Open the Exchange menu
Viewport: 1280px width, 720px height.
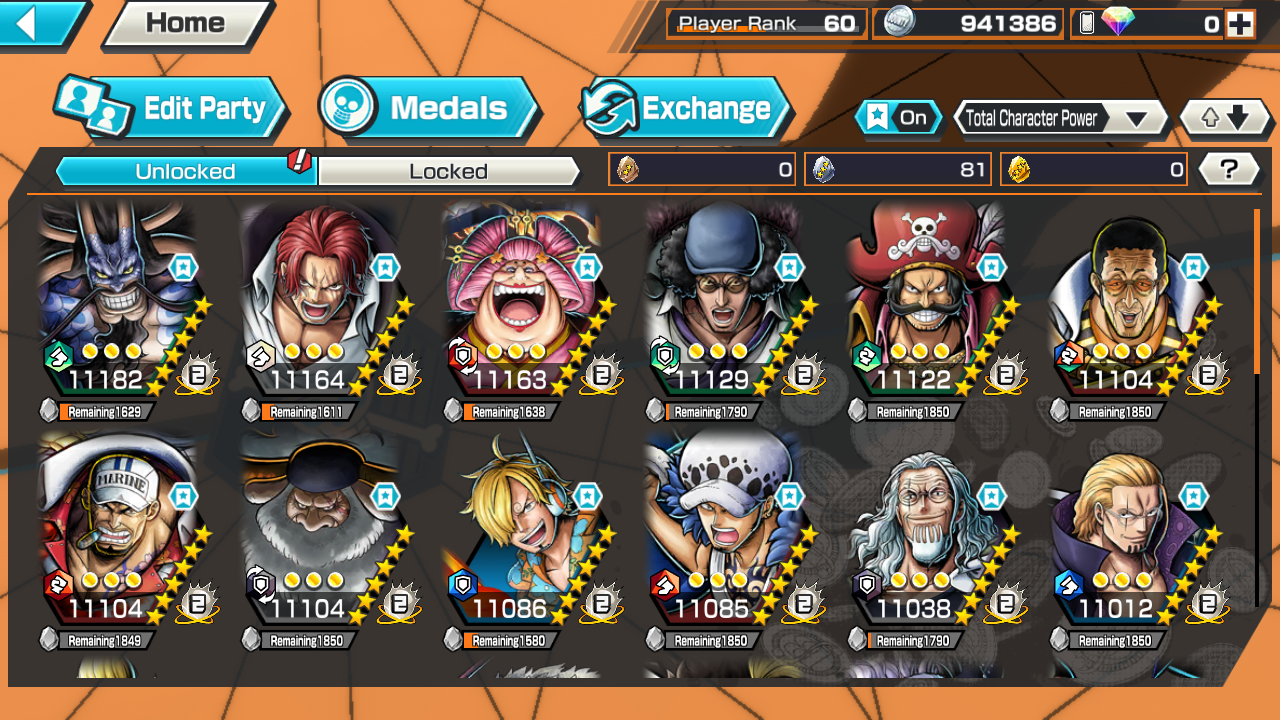(x=686, y=109)
